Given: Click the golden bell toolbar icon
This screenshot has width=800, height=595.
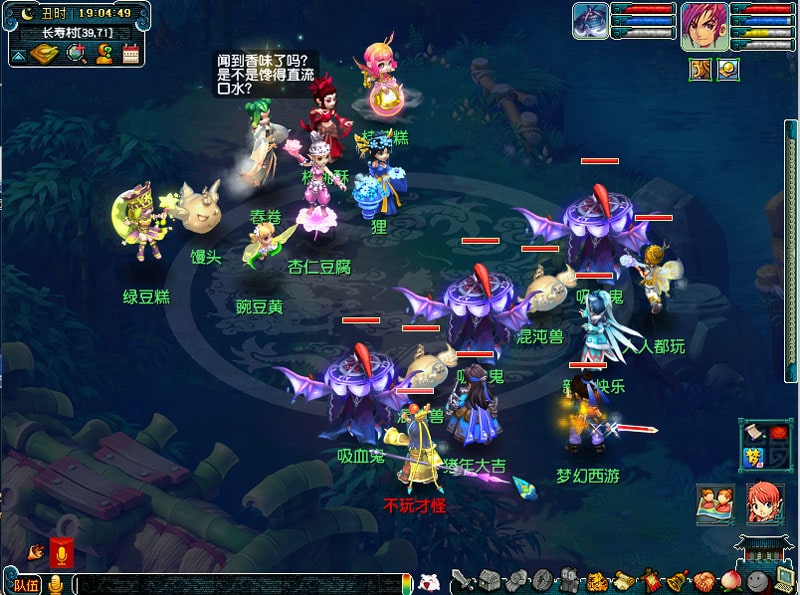Looking at the screenshot, I should (x=677, y=580).
